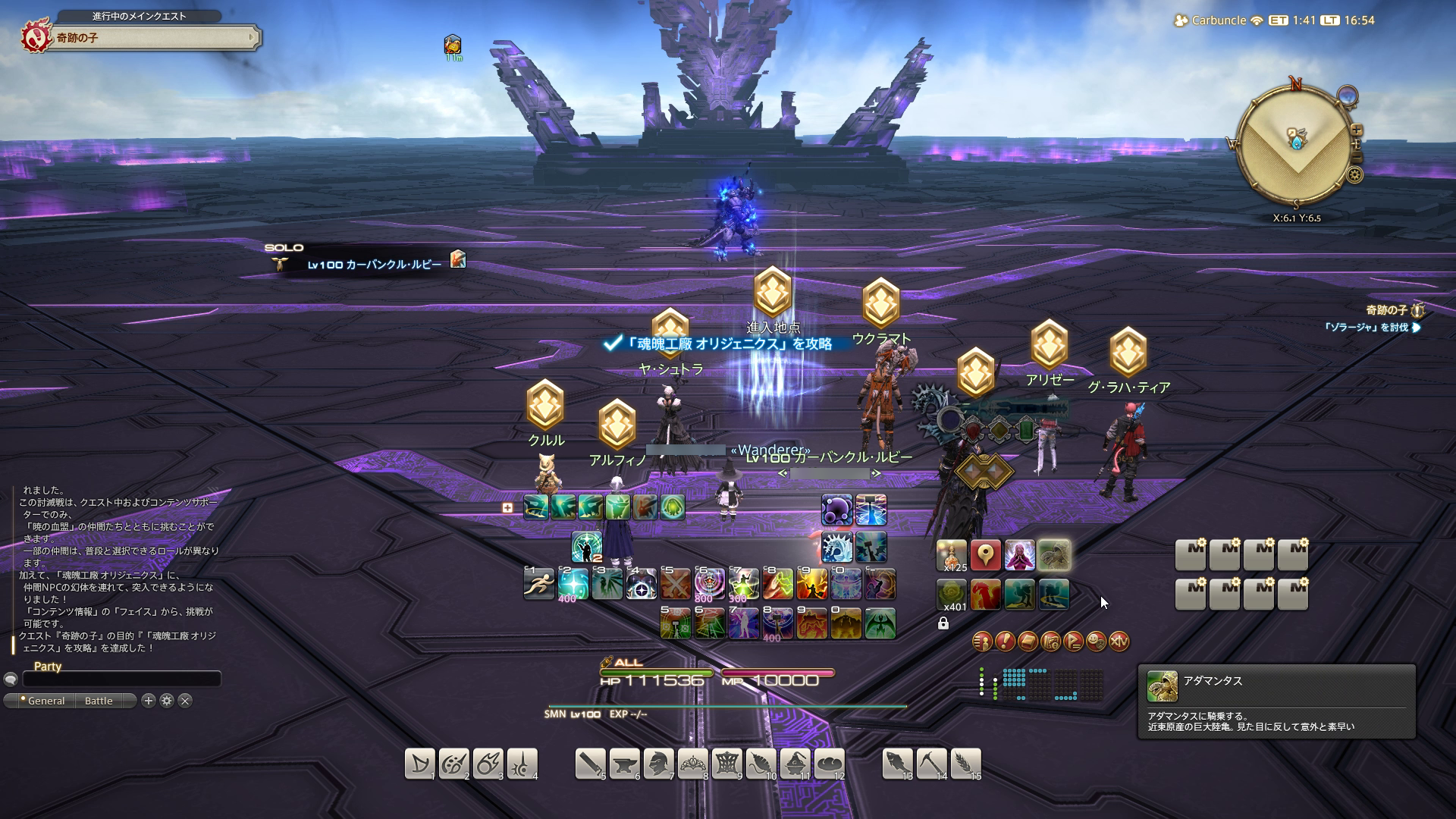Activate the red map-pin marker icon

tap(985, 555)
